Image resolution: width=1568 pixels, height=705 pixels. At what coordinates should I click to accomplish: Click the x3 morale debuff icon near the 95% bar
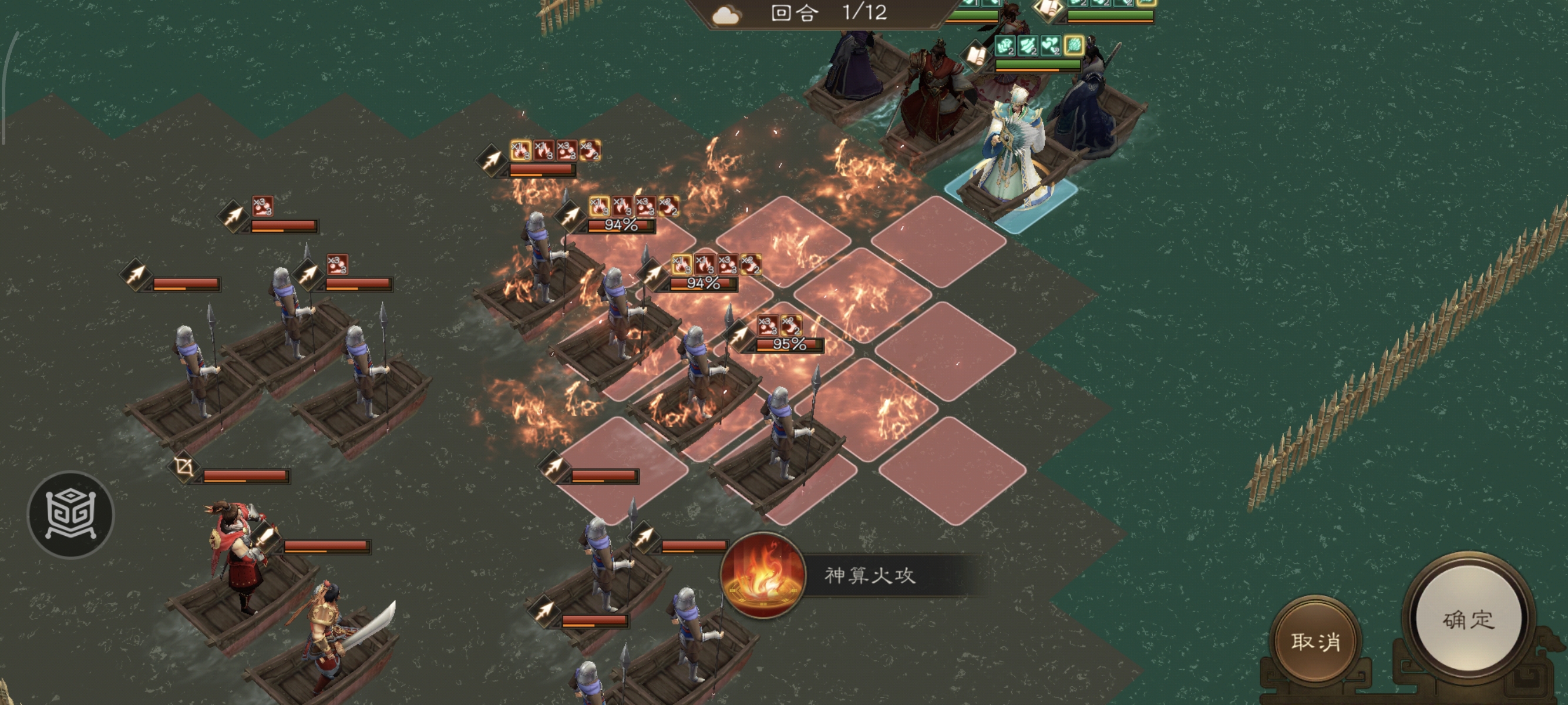[x=767, y=325]
